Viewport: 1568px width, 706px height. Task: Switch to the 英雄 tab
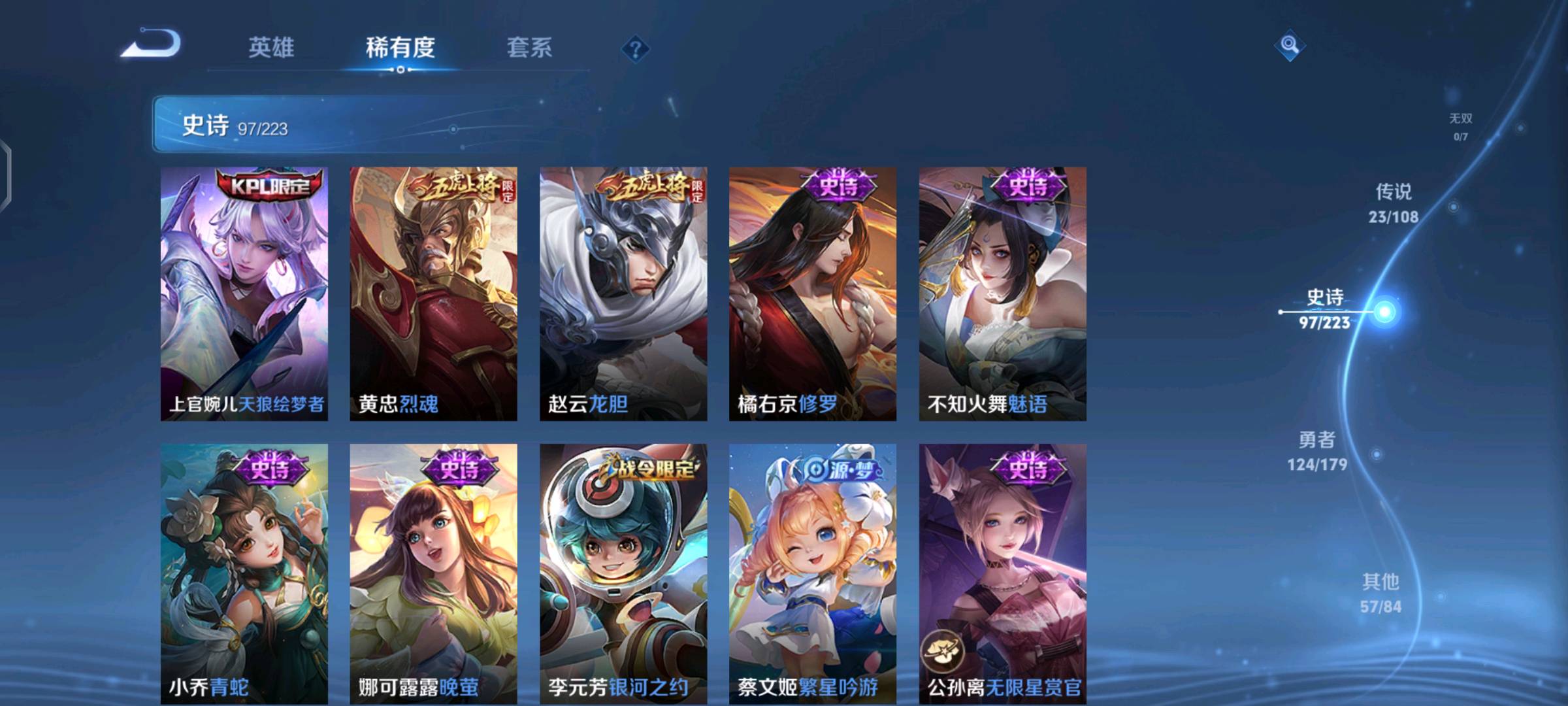point(271,48)
